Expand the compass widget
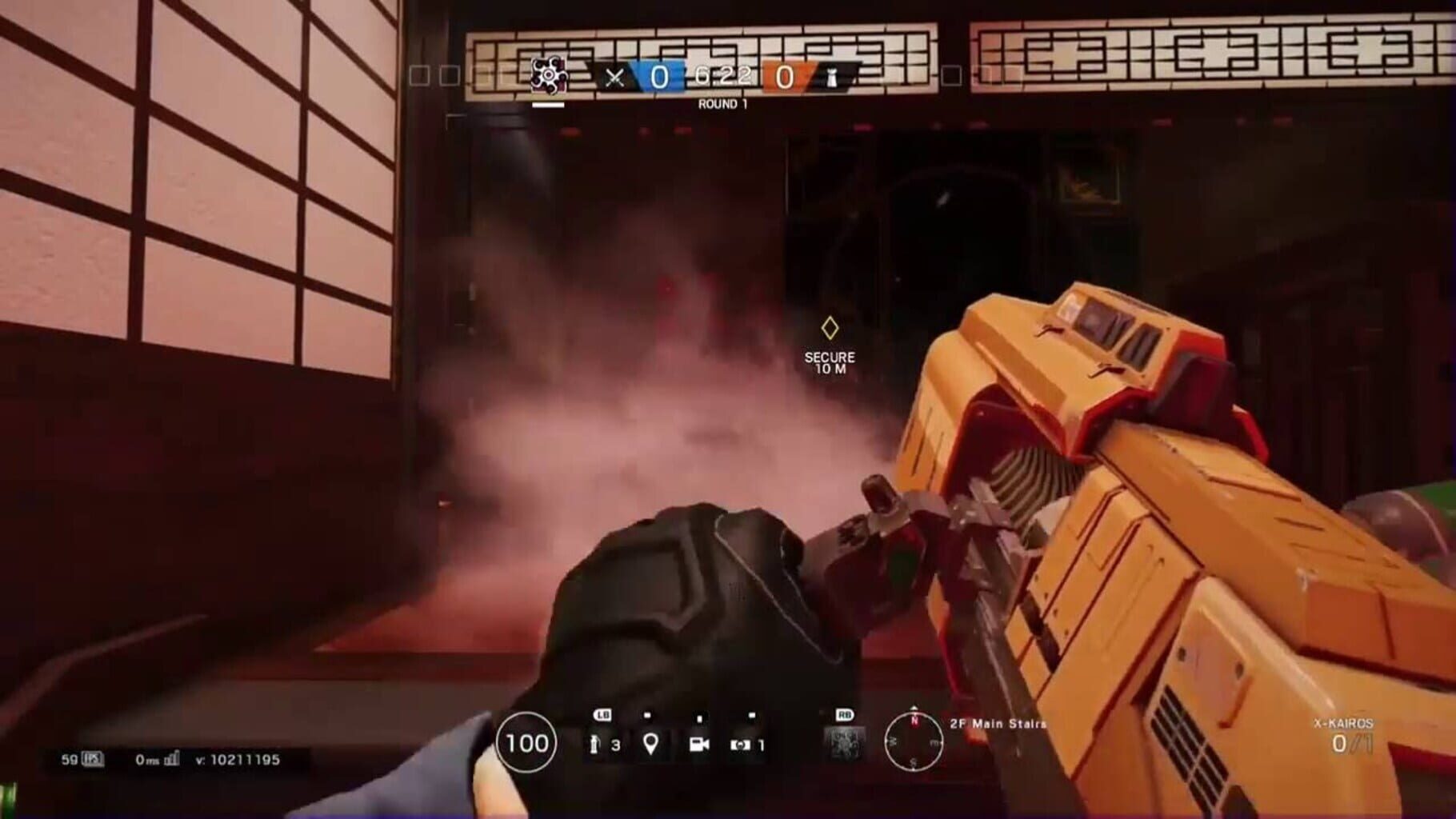 914,741
